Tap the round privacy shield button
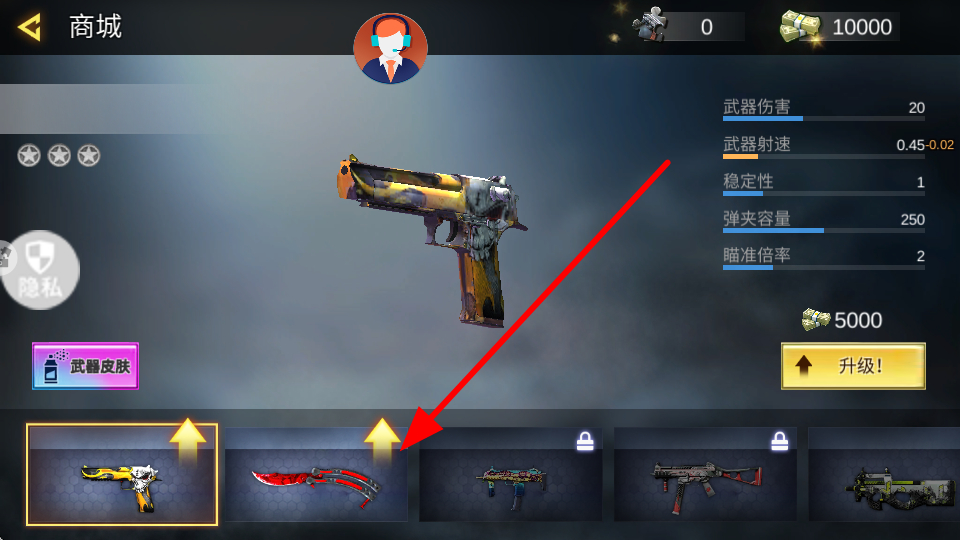Viewport: 960px width, 540px height. point(40,269)
